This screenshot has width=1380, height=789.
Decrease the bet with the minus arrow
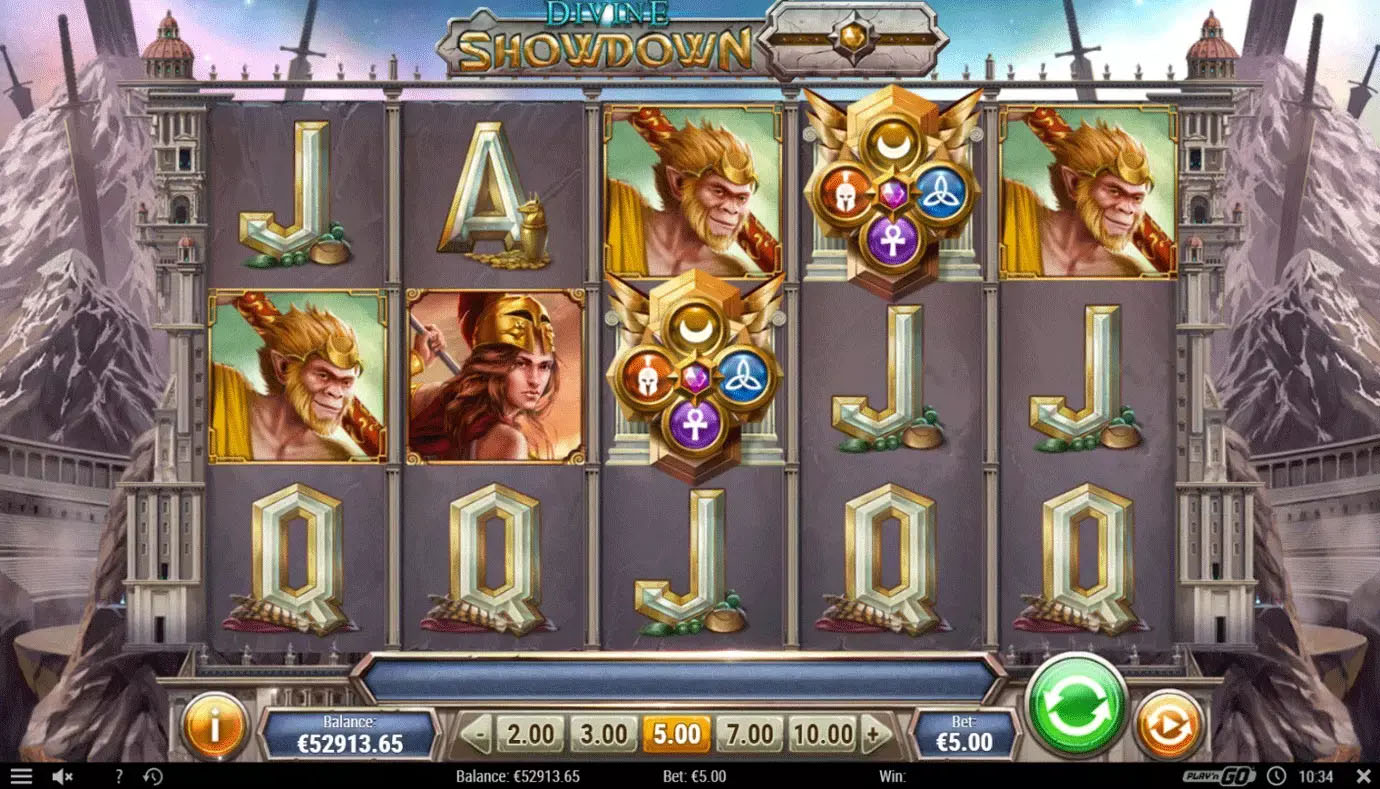(x=478, y=735)
